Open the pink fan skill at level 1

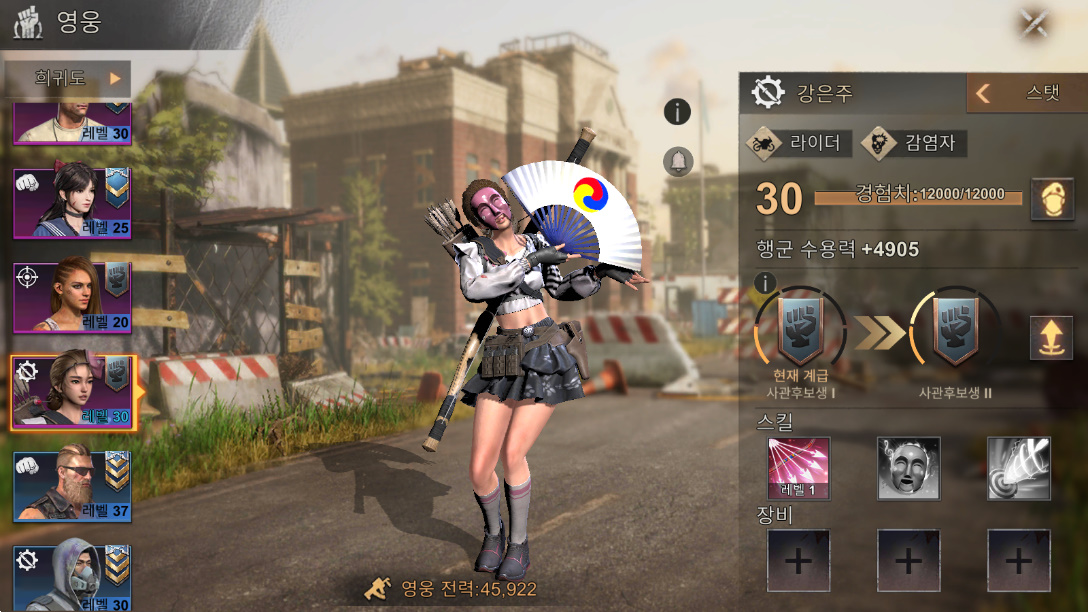799,468
